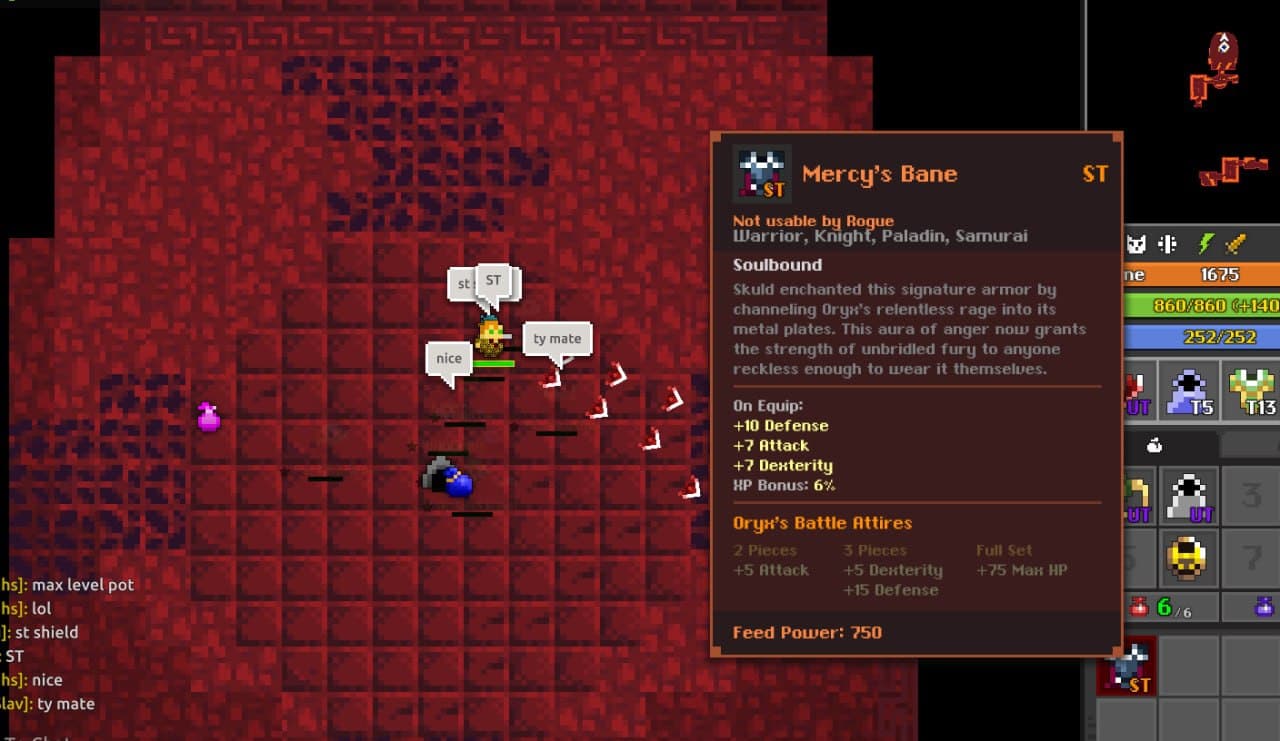Pick up Mercy's Bane ST armor from loot
The height and width of the screenshot is (741, 1280).
click(x=1128, y=666)
